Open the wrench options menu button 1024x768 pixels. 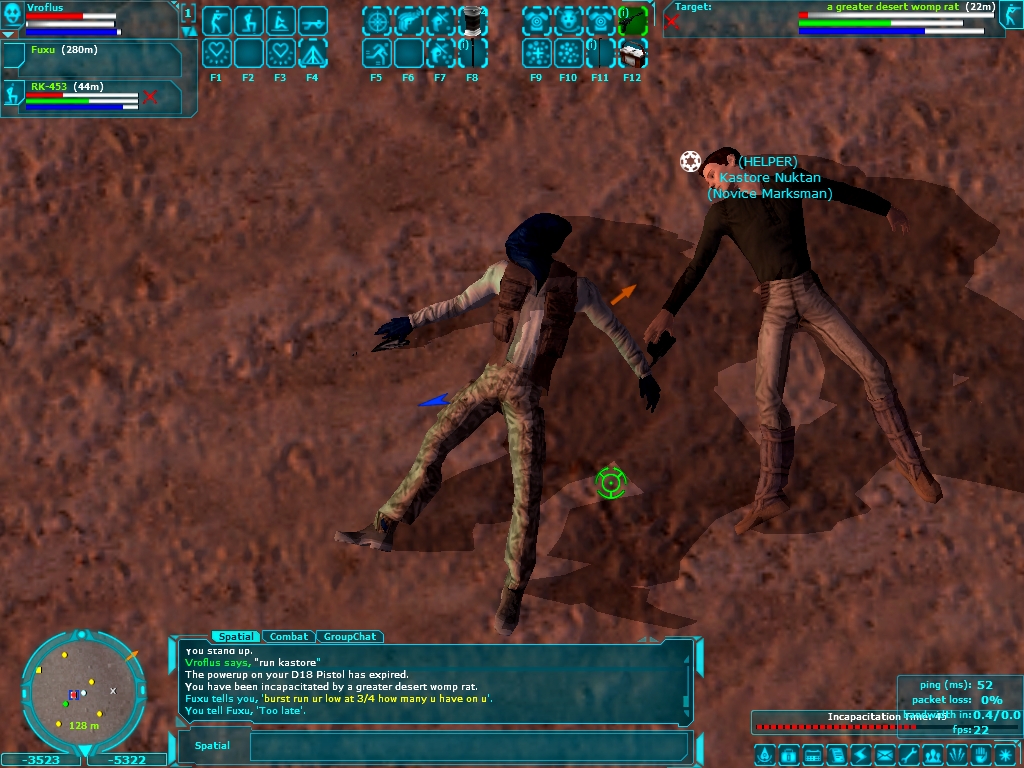908,754
